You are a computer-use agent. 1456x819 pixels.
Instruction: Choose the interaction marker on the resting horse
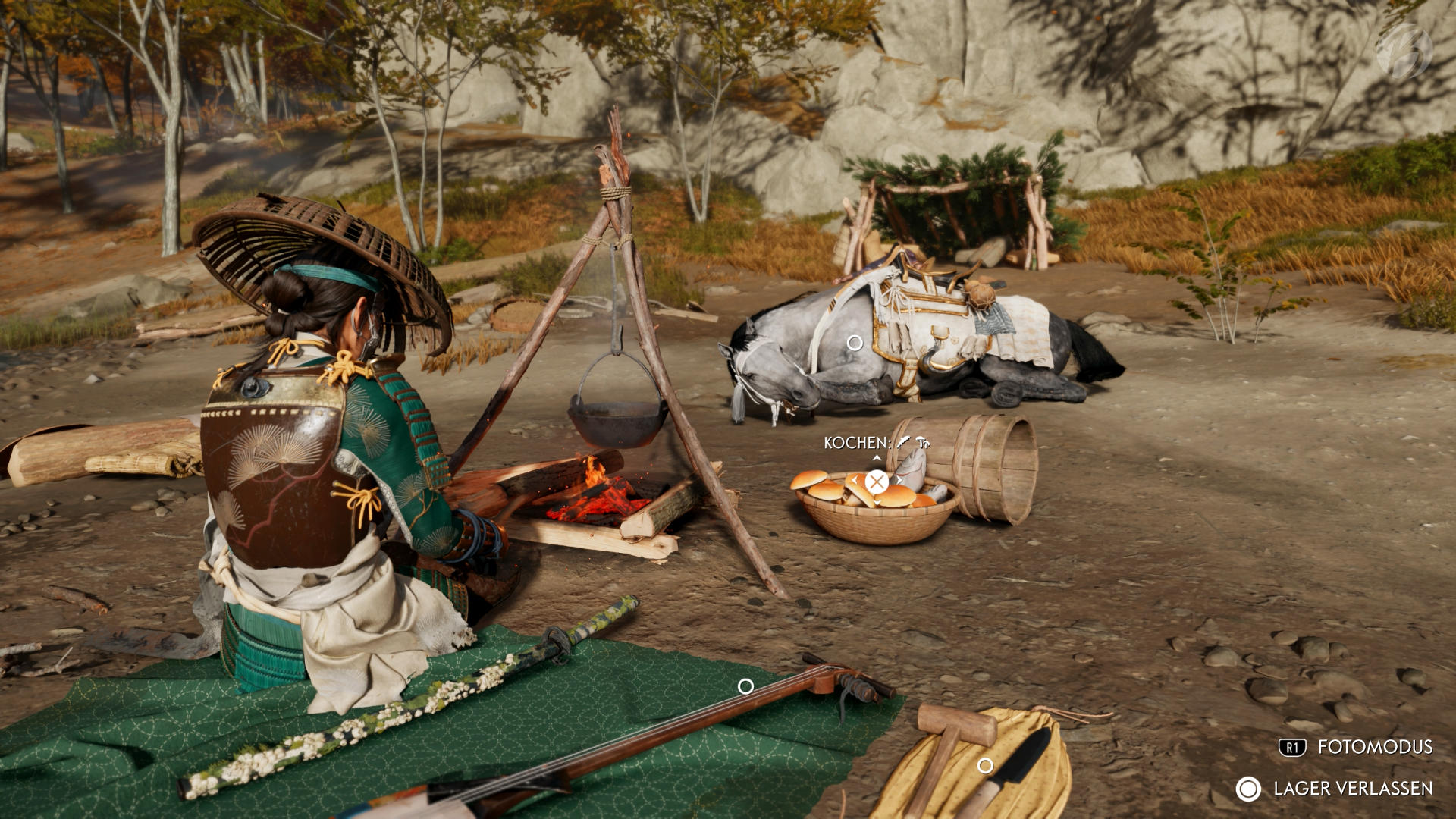pyautogui.click(x=855, y=343)
